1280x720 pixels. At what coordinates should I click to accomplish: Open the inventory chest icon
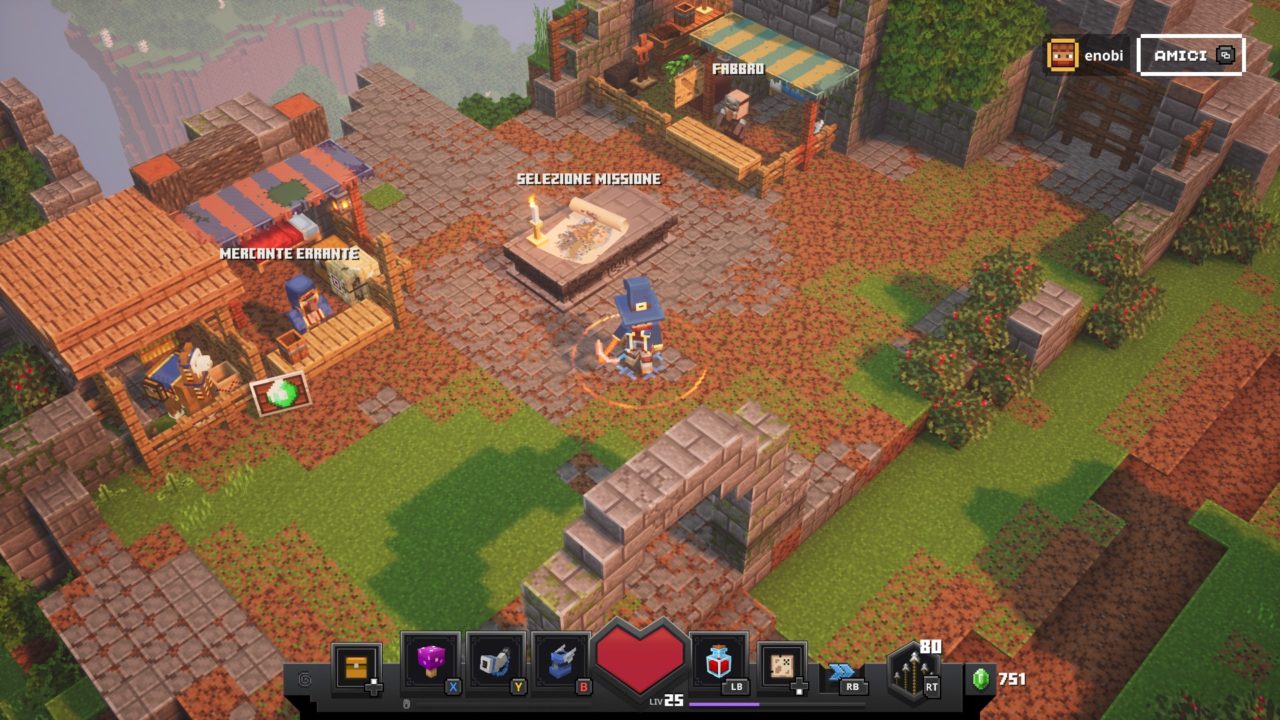click(356, 666)
